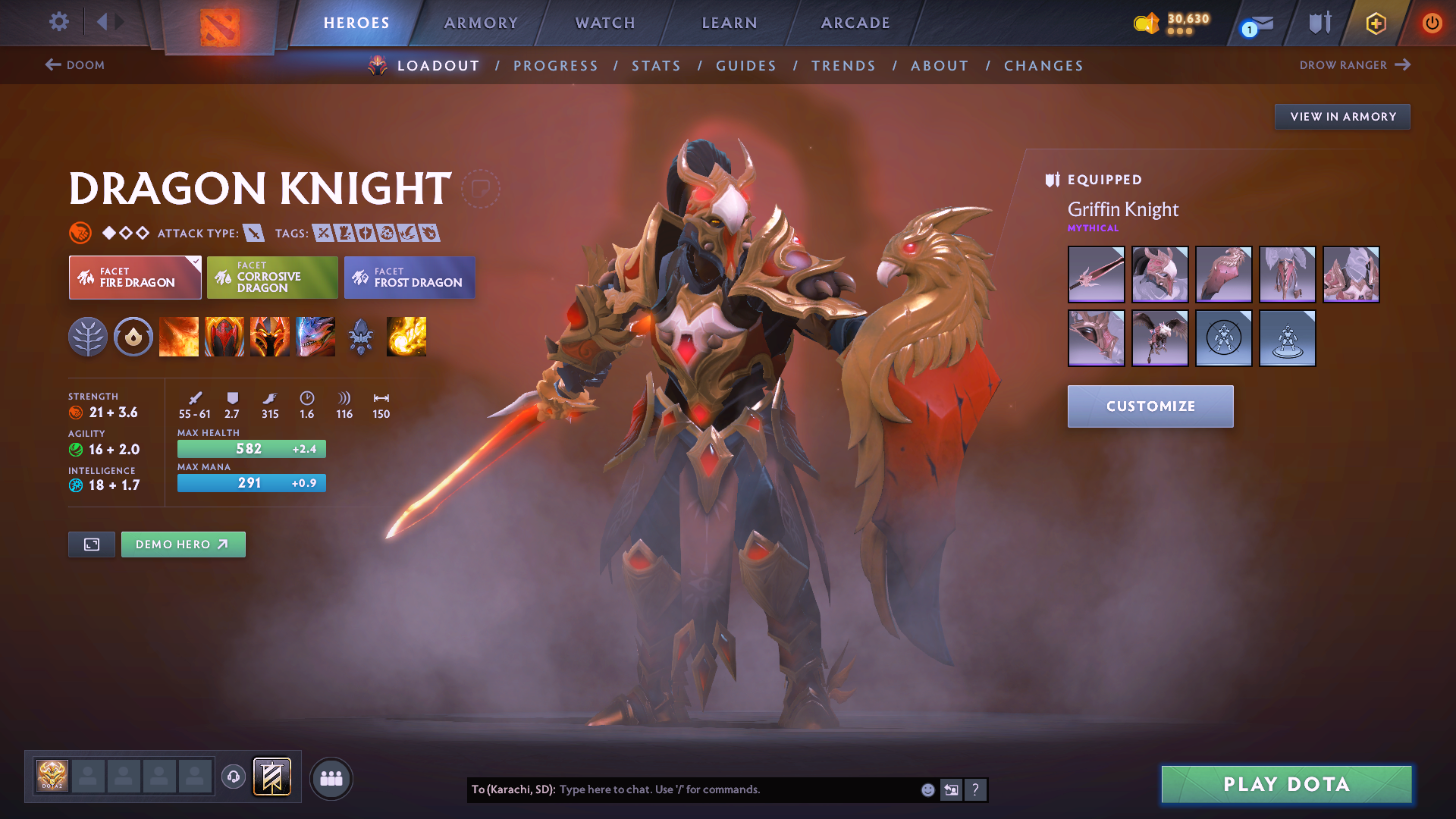Screen dimensions: 1456x819
Task: Open the Breathe Fire ability details
Action: tap(179, 337)
